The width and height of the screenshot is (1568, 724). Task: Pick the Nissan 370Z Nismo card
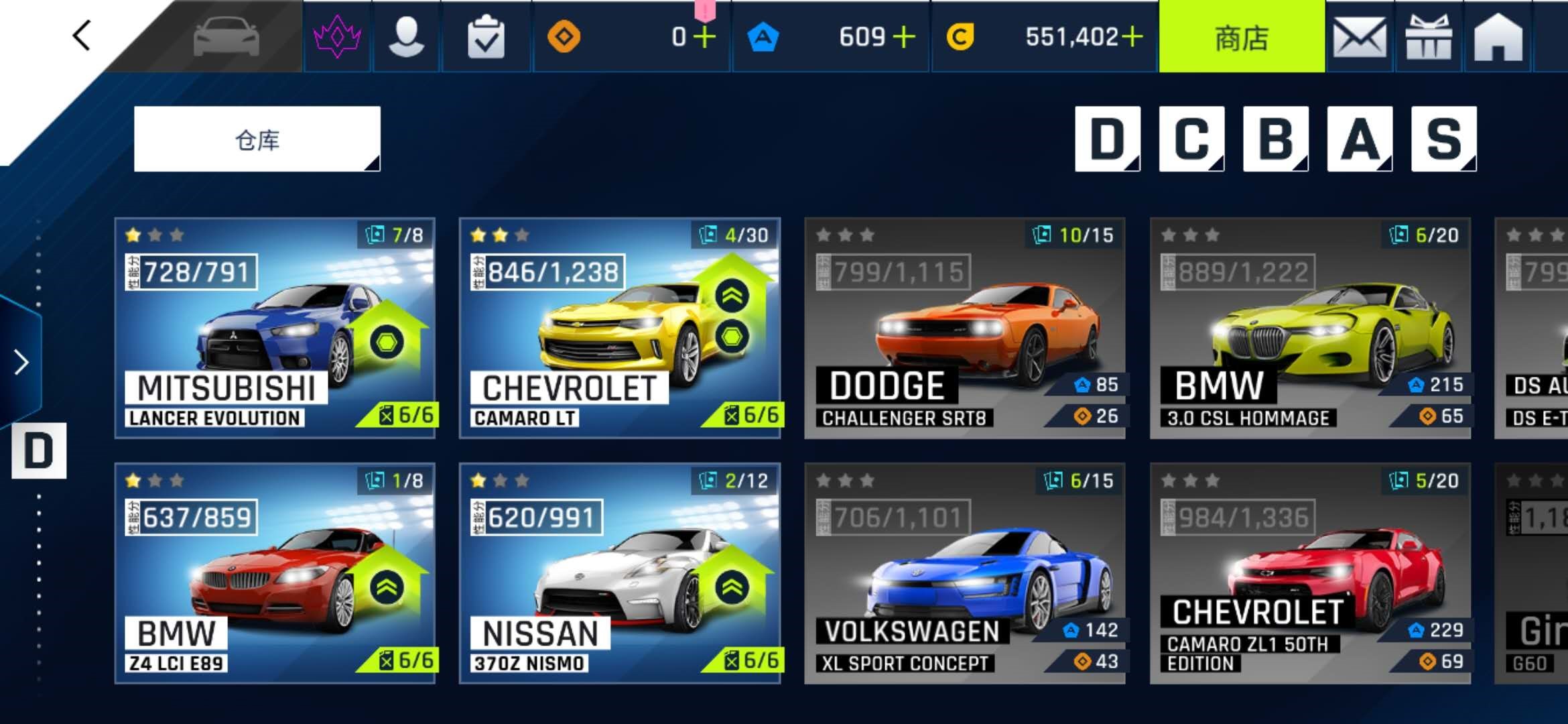point(620,573)
